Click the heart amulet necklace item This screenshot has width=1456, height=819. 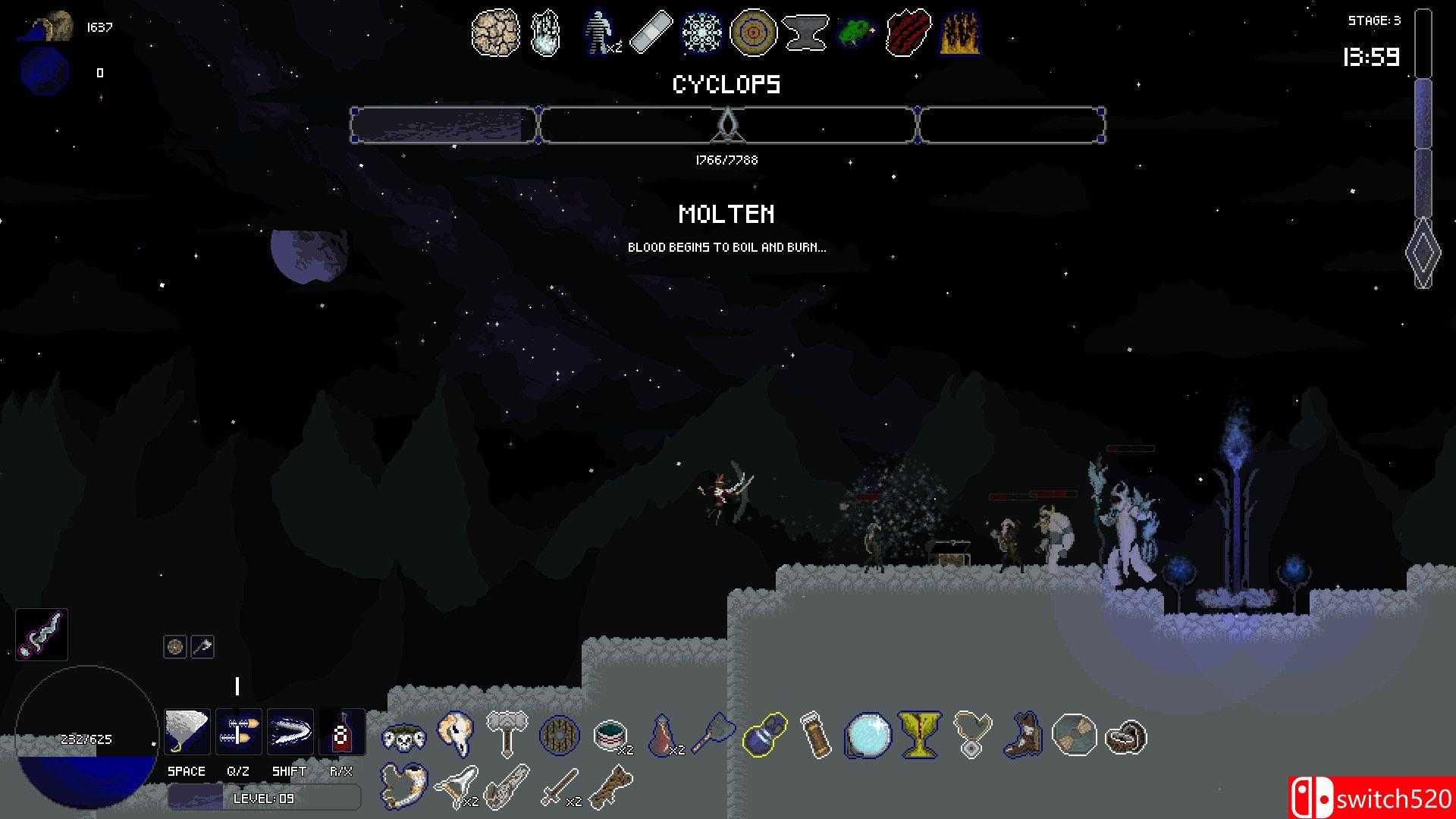[x=971, y=733]
